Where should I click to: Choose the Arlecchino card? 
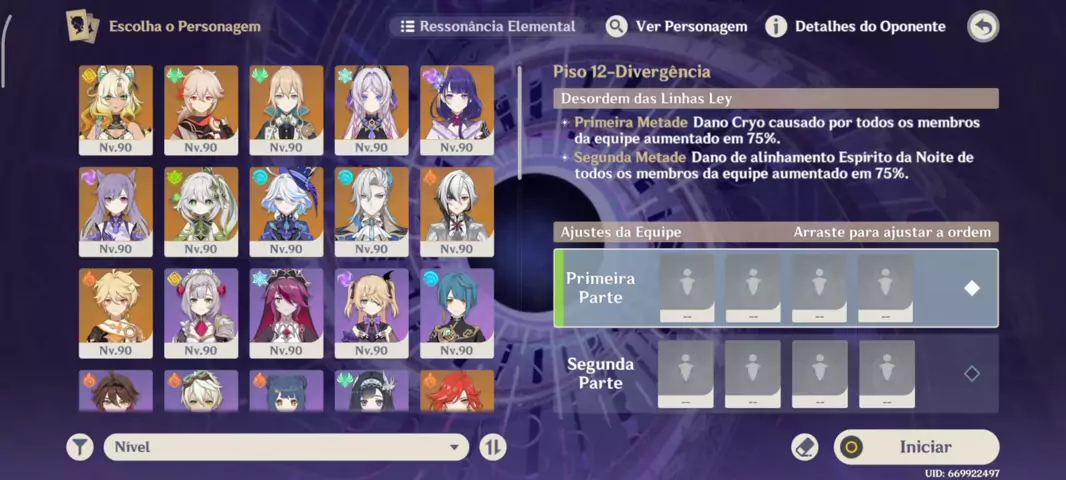[x=457, y=210]
